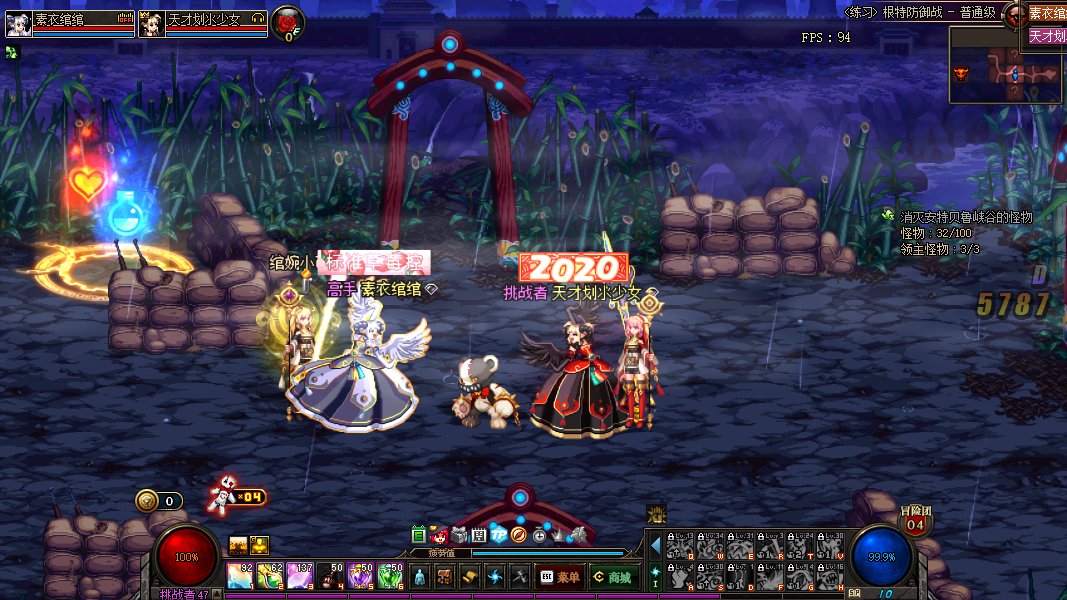Viewport: 1067px width, 600px height.
Task: Select party member 素衣绾绾 portrait
Action: (19, 24)
